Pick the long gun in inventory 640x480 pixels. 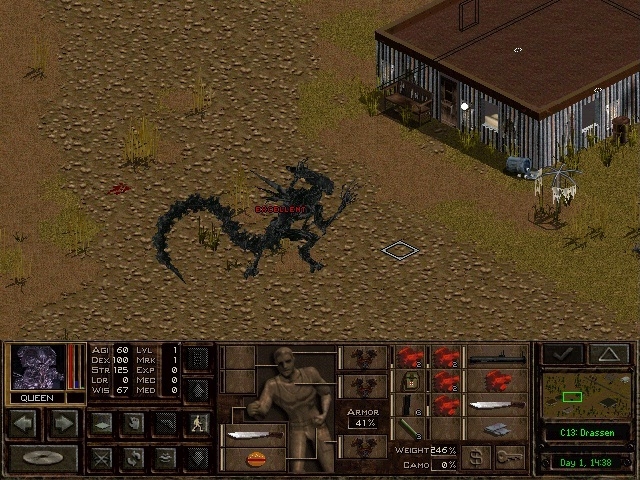[499, 356]
